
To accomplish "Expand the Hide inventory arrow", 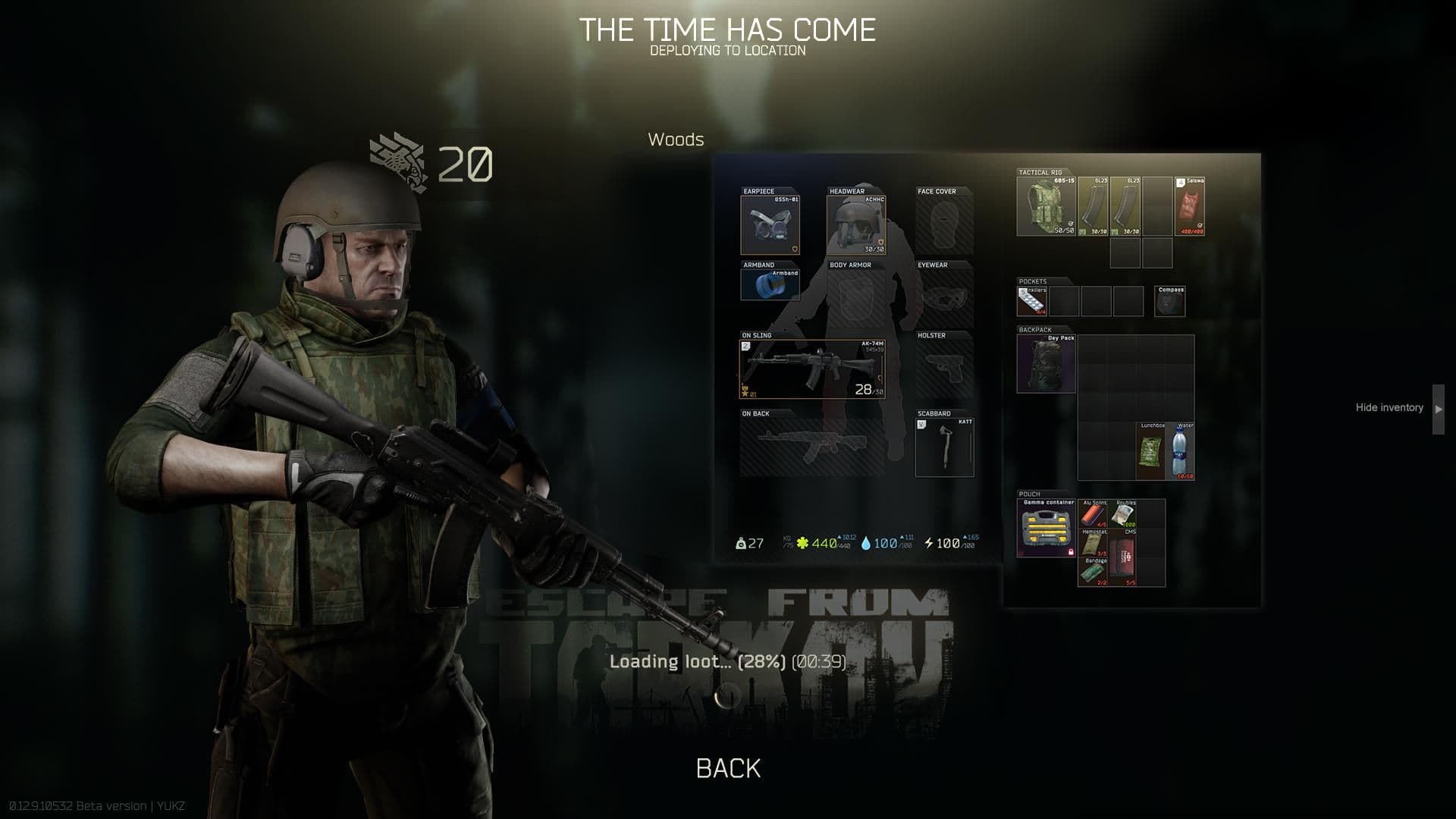I will pyautogui.click(x=1437, y=407).
